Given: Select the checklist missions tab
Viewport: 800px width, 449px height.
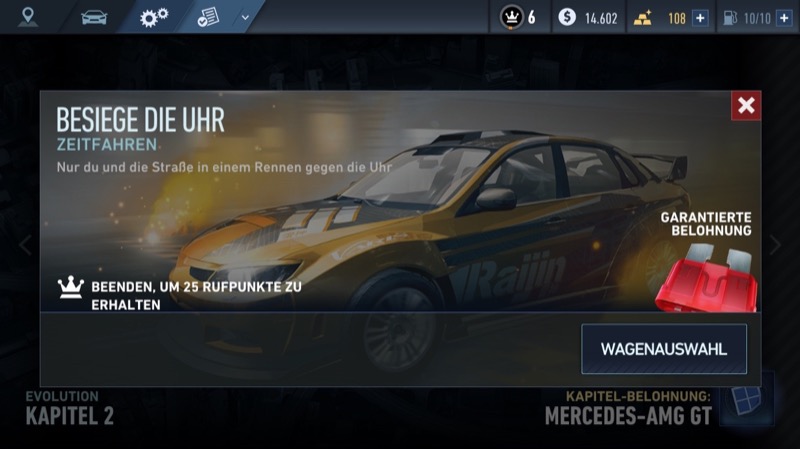Looking at the screenshot, I should point(208,16).
